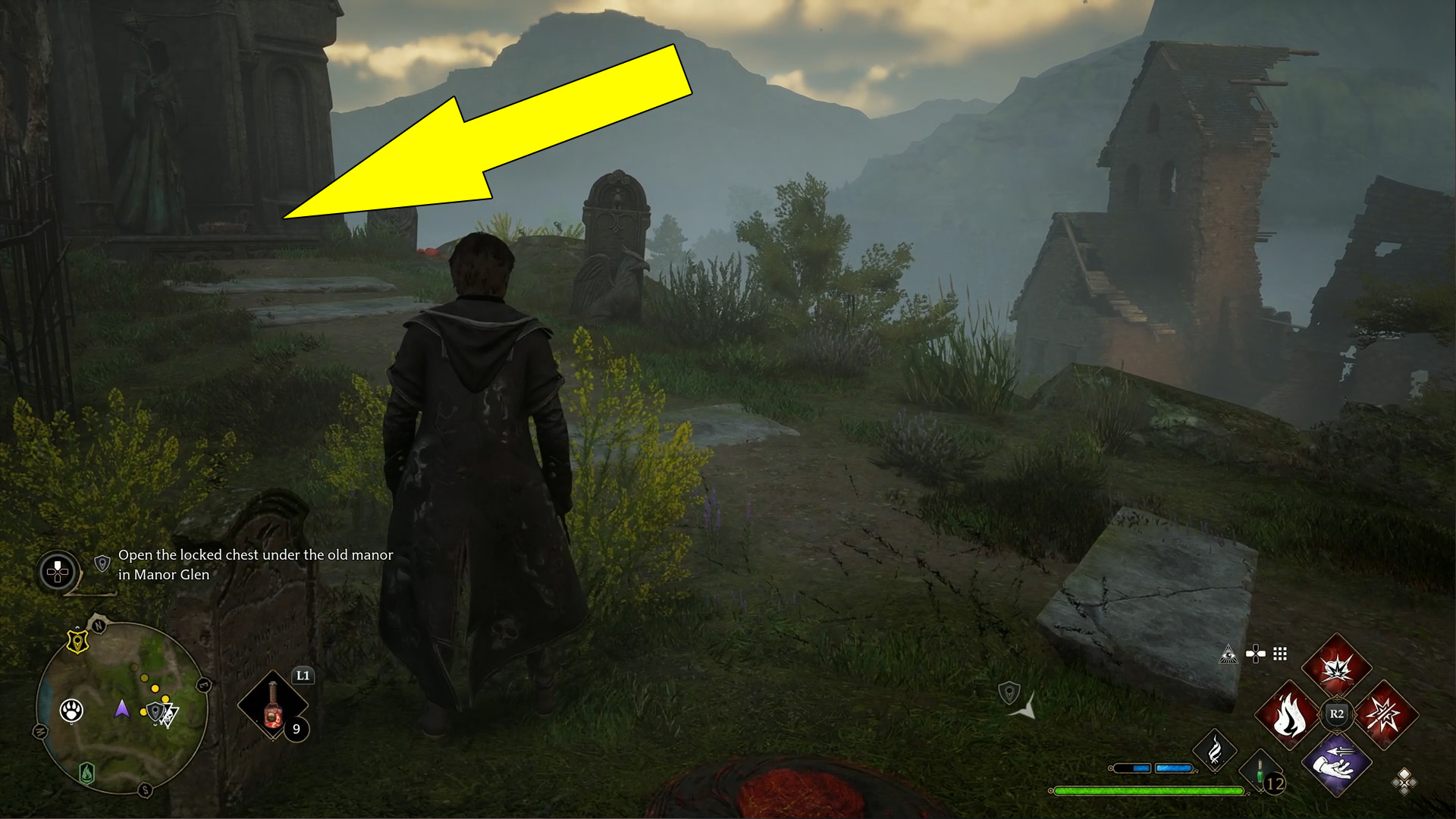
Task: Toggle the quest tracker shield icon
Action: 102,563
